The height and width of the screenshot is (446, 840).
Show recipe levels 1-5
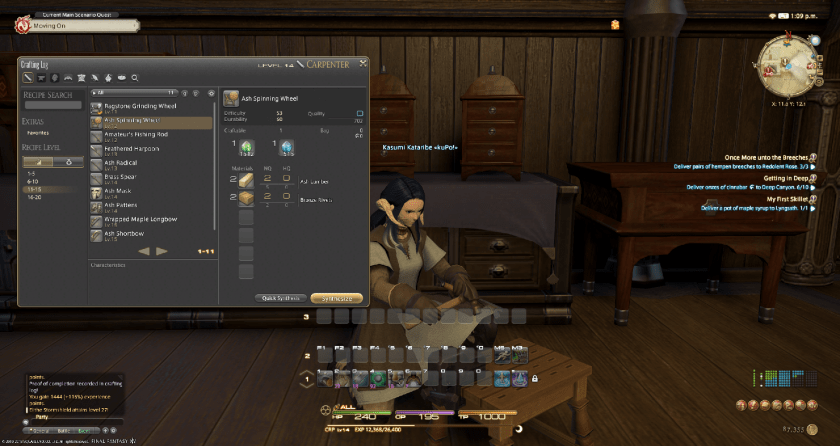pos(31,172)
